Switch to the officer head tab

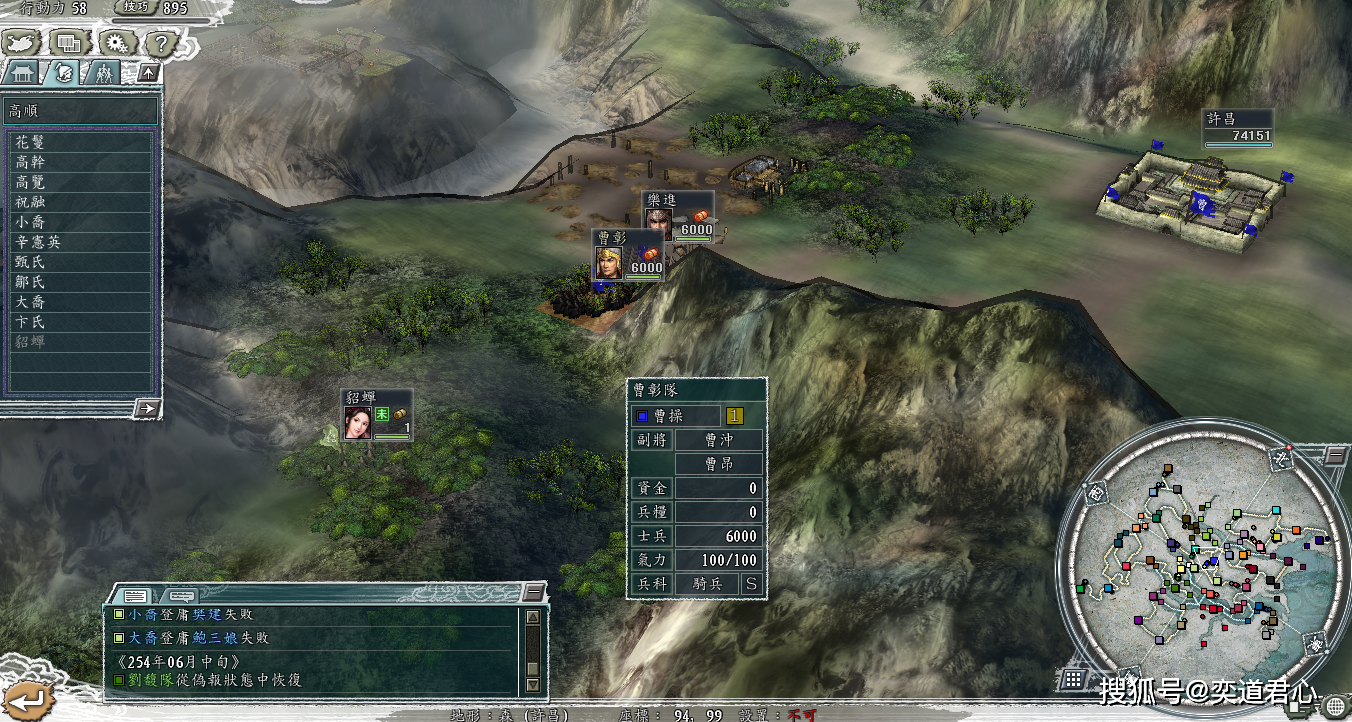coord(63,73)
